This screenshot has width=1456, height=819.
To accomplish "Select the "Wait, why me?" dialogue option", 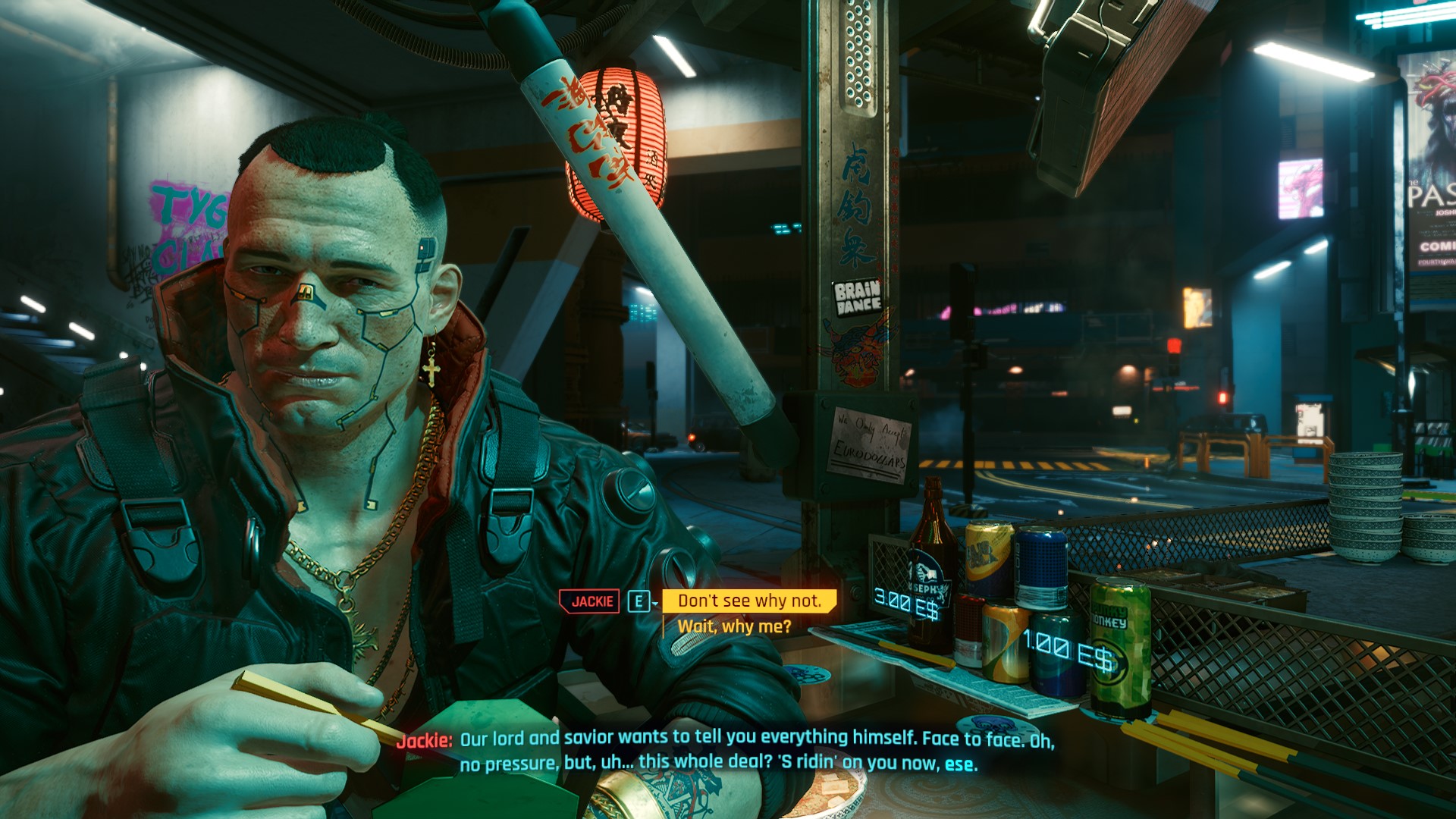I will (x=734, y=626).
